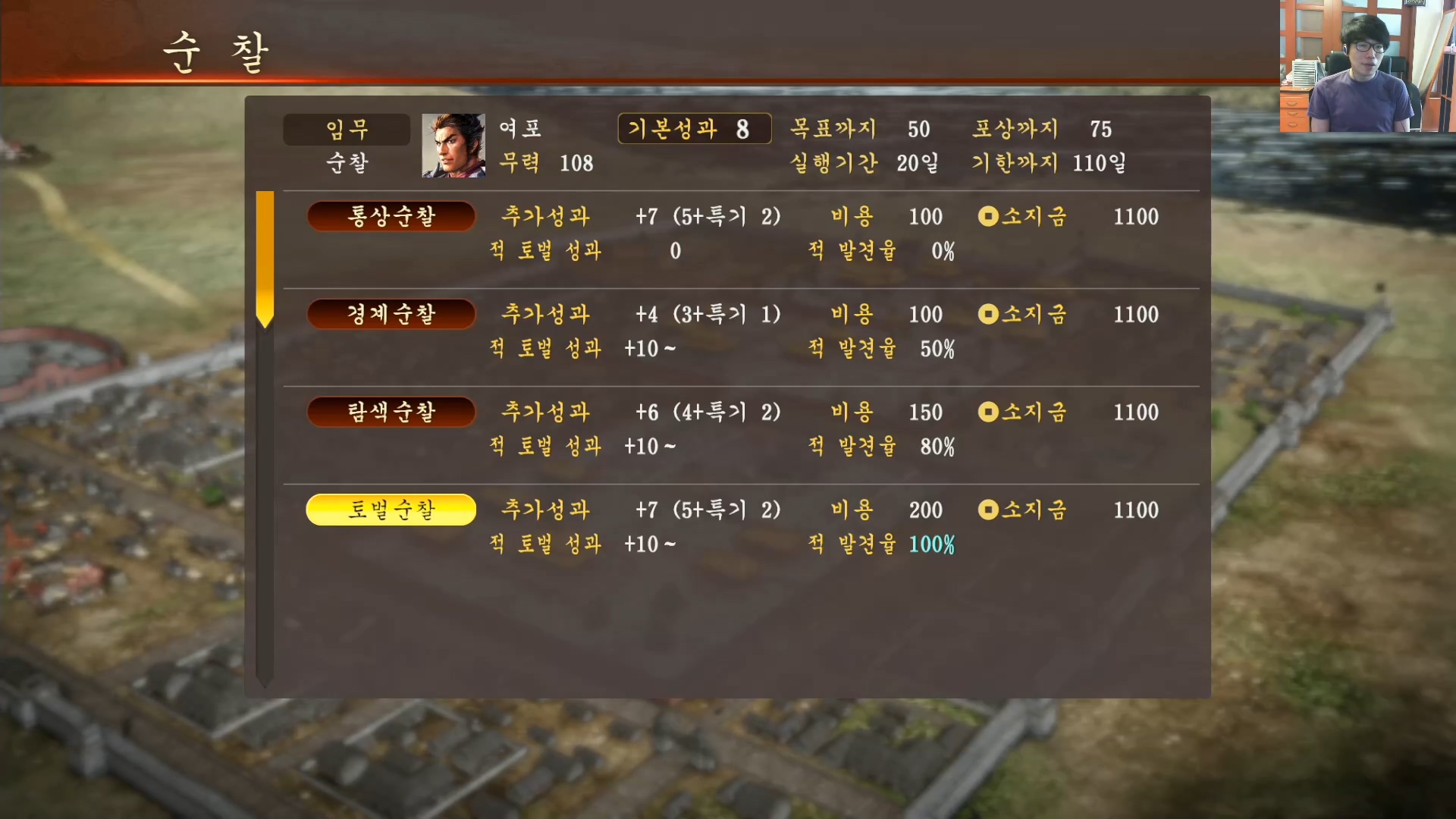Click the streamer webcam overlay
1456x819 pixels.
(x=1365, y=68)
